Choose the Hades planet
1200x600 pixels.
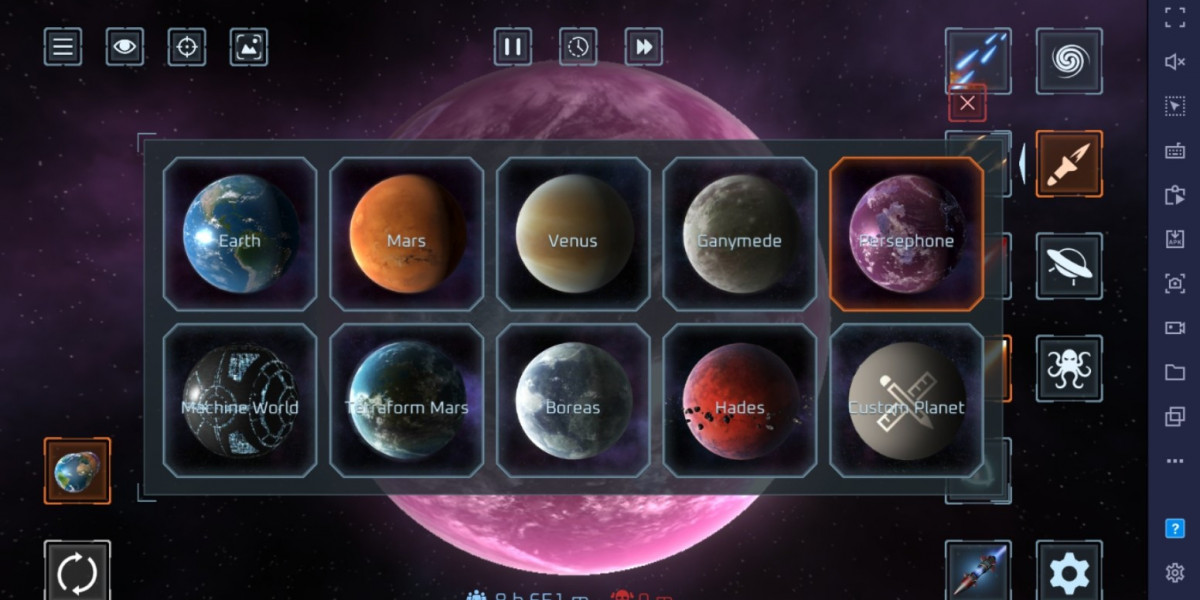740,400
